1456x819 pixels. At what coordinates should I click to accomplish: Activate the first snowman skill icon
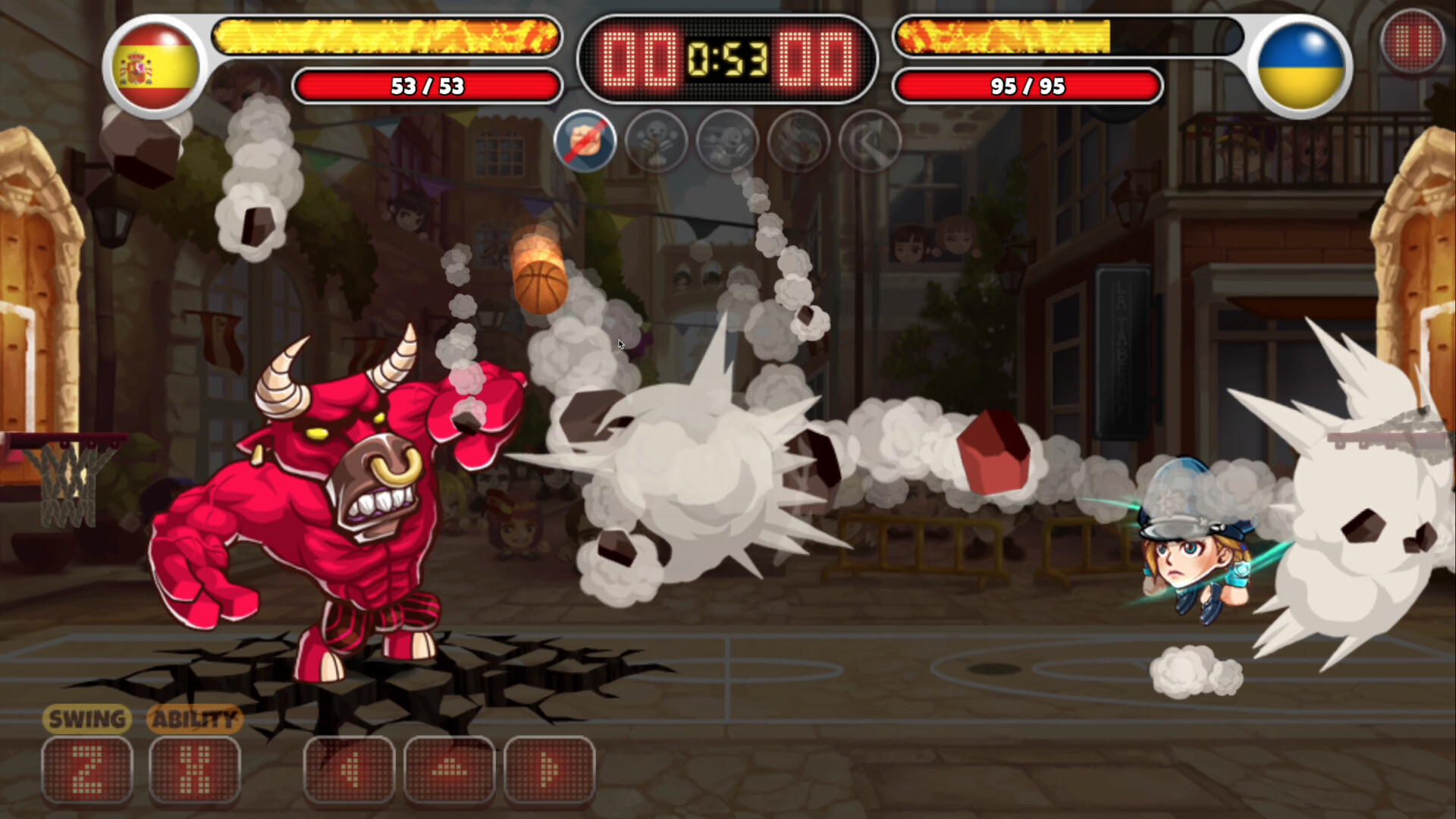657,142
